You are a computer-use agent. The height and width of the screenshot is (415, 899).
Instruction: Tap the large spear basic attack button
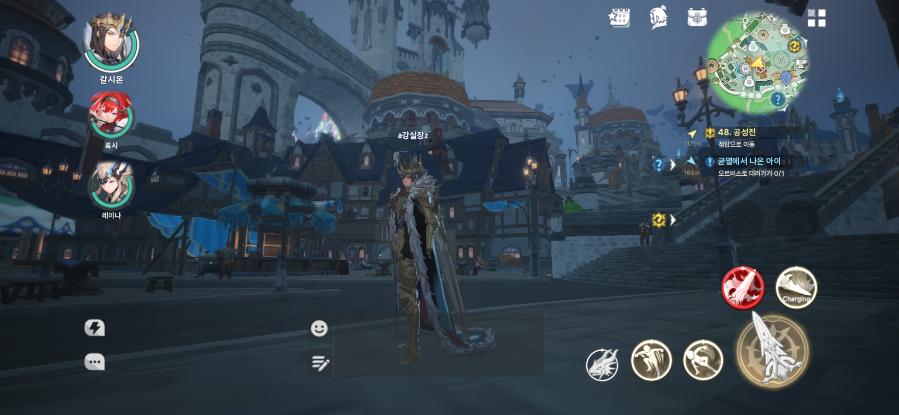click(772, 350)
